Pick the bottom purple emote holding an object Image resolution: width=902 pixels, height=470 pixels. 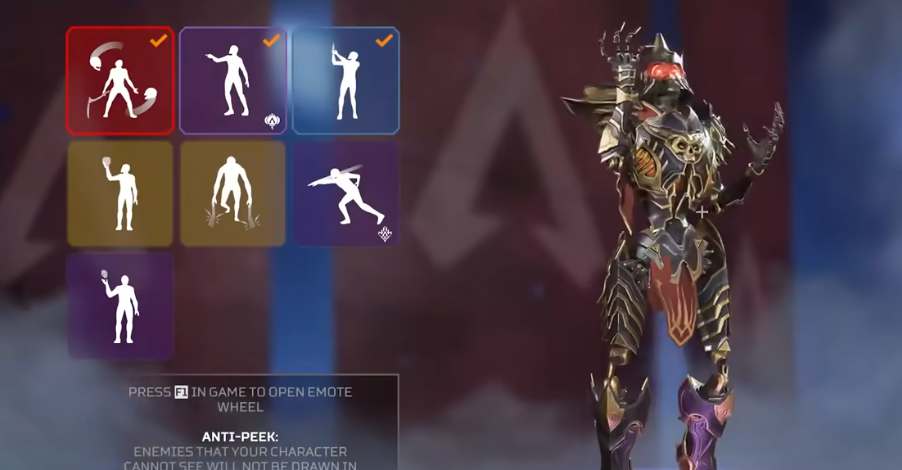click(x=120, y=305)
